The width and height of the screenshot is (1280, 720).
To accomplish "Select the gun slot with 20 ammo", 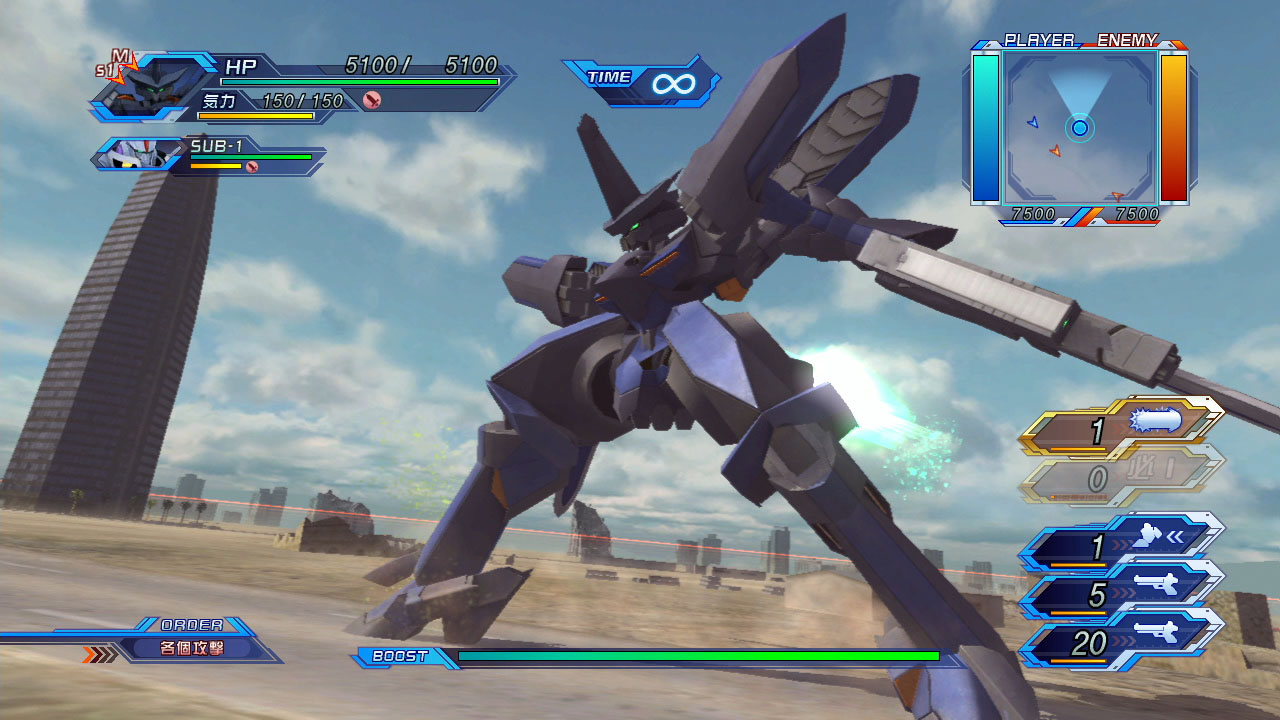I will [x=1121, y=642].
